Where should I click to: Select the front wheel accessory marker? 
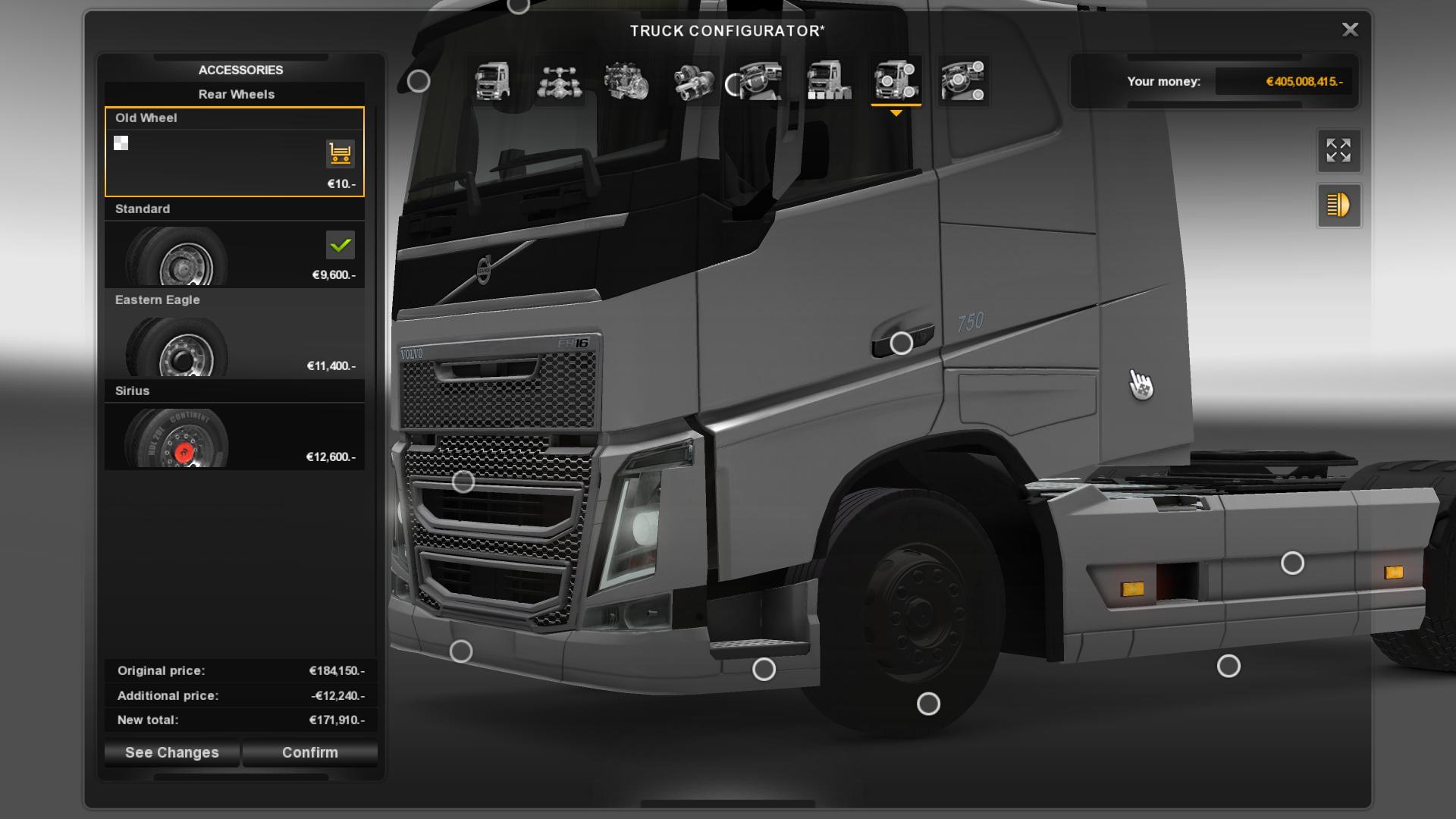pyautogui.click(x=928, y=704)
